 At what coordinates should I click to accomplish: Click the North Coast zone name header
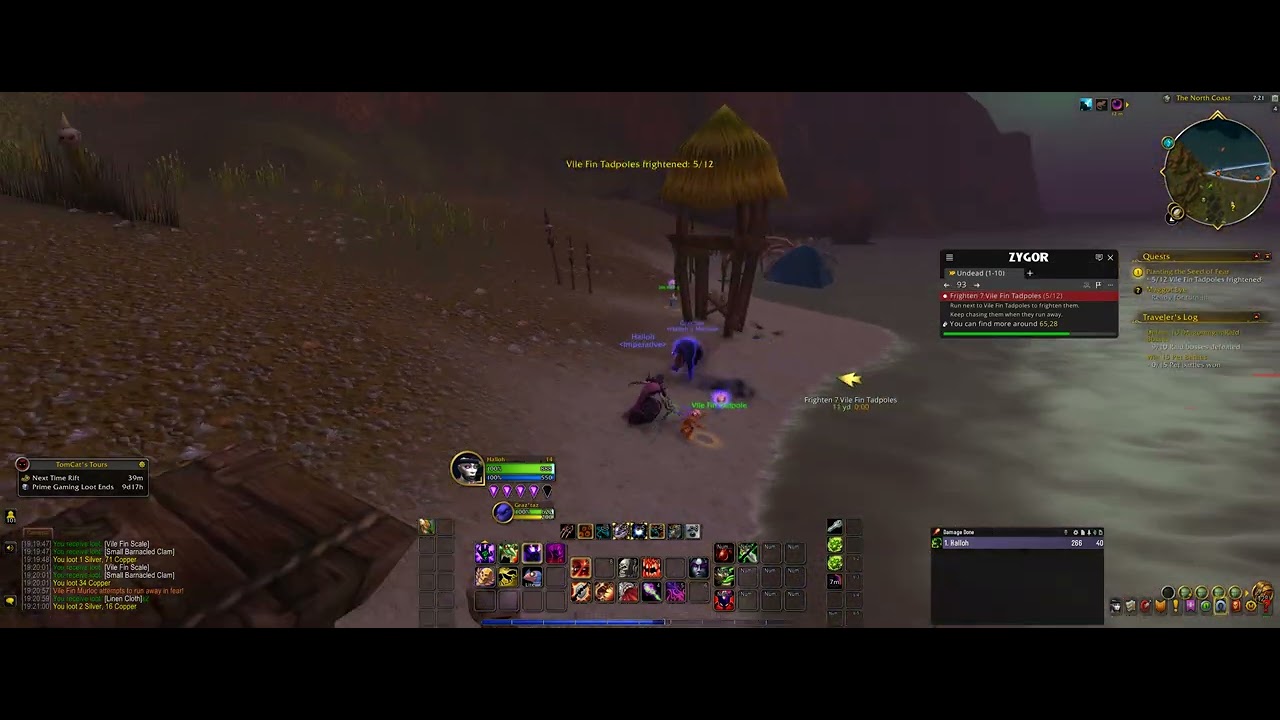1203,98
